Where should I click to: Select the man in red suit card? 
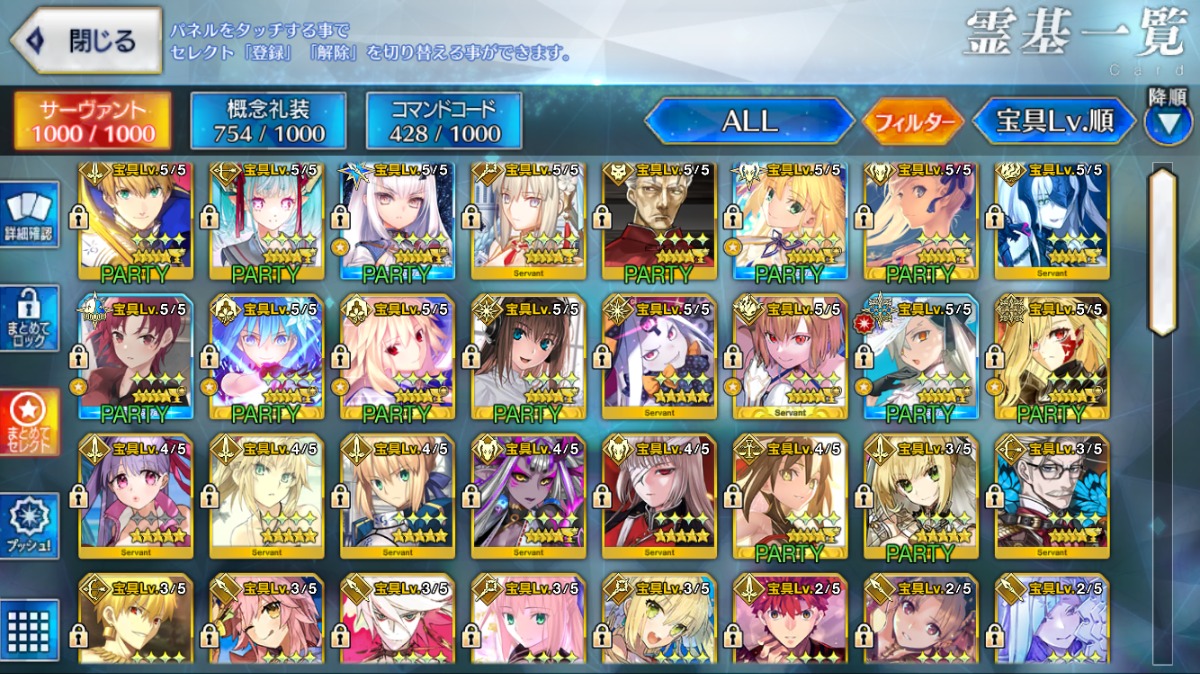[x=660, y=219]
